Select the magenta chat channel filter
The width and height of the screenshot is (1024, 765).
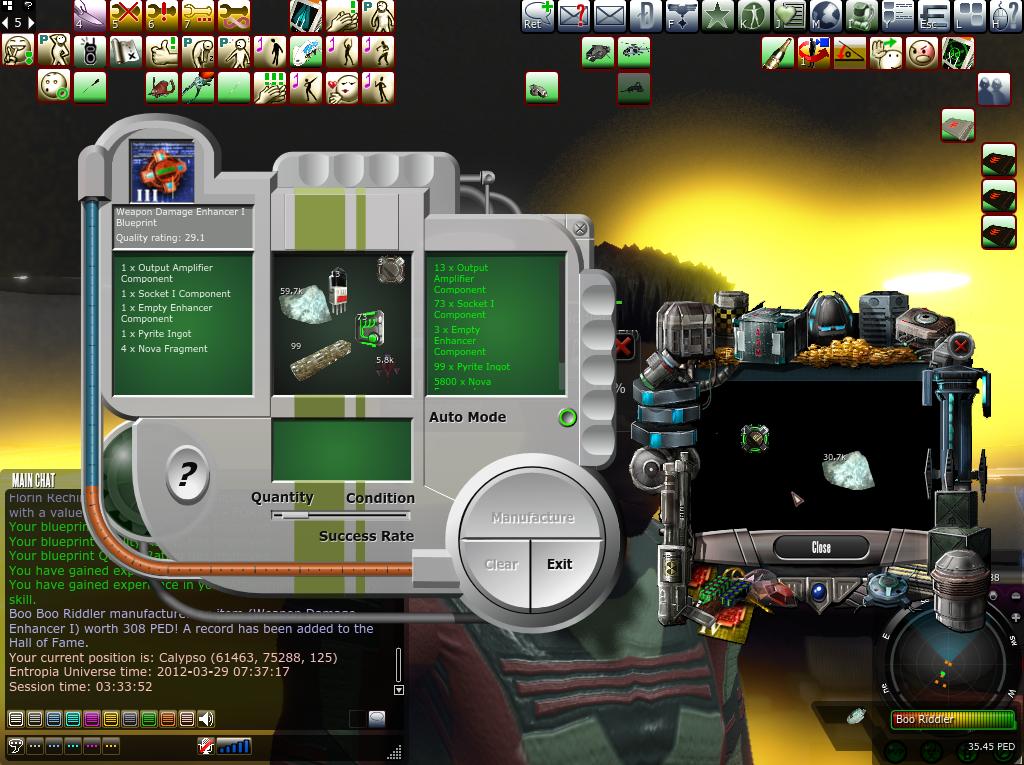91,718
